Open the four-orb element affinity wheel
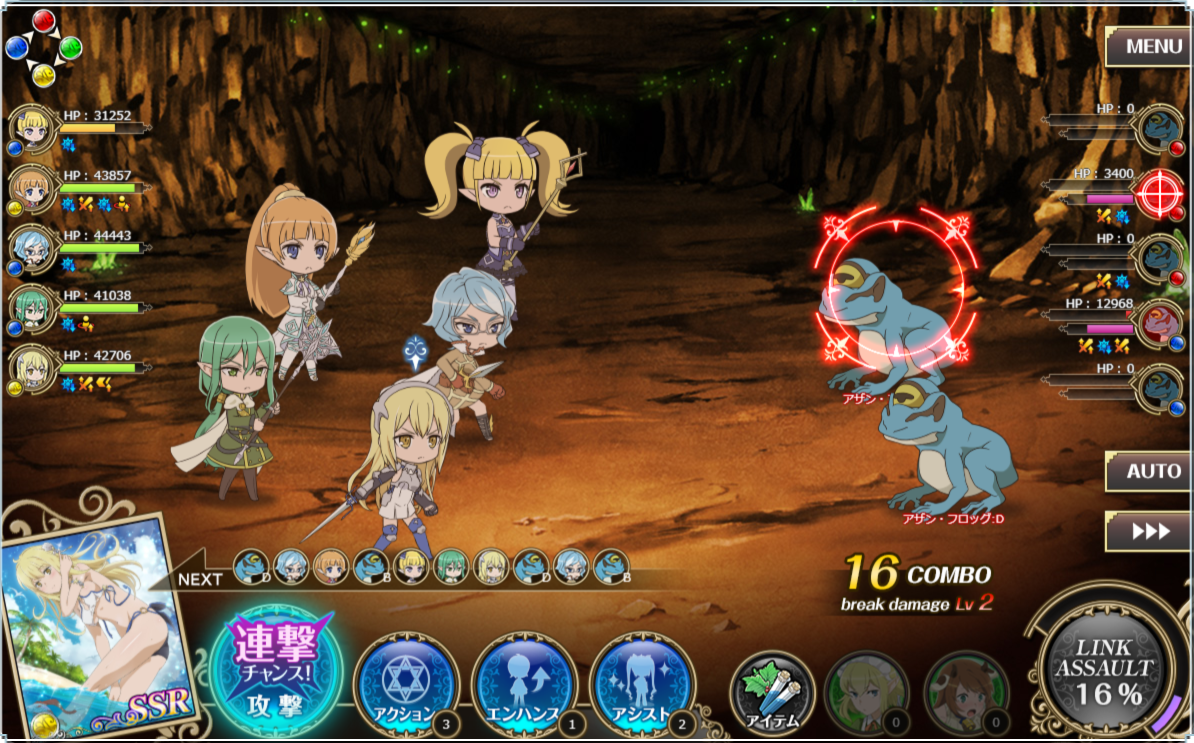This screenshot has width=1194, height=743. pos(43,47)
